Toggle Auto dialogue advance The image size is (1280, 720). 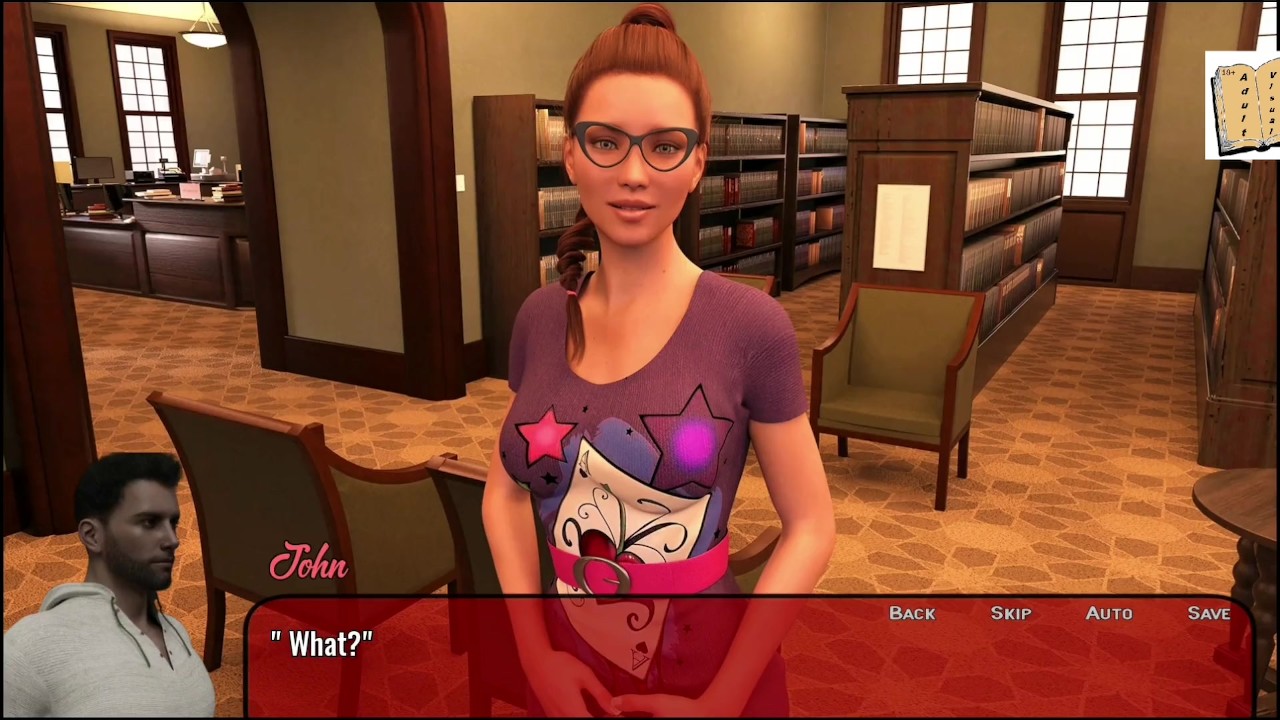tap(1109, 613)
